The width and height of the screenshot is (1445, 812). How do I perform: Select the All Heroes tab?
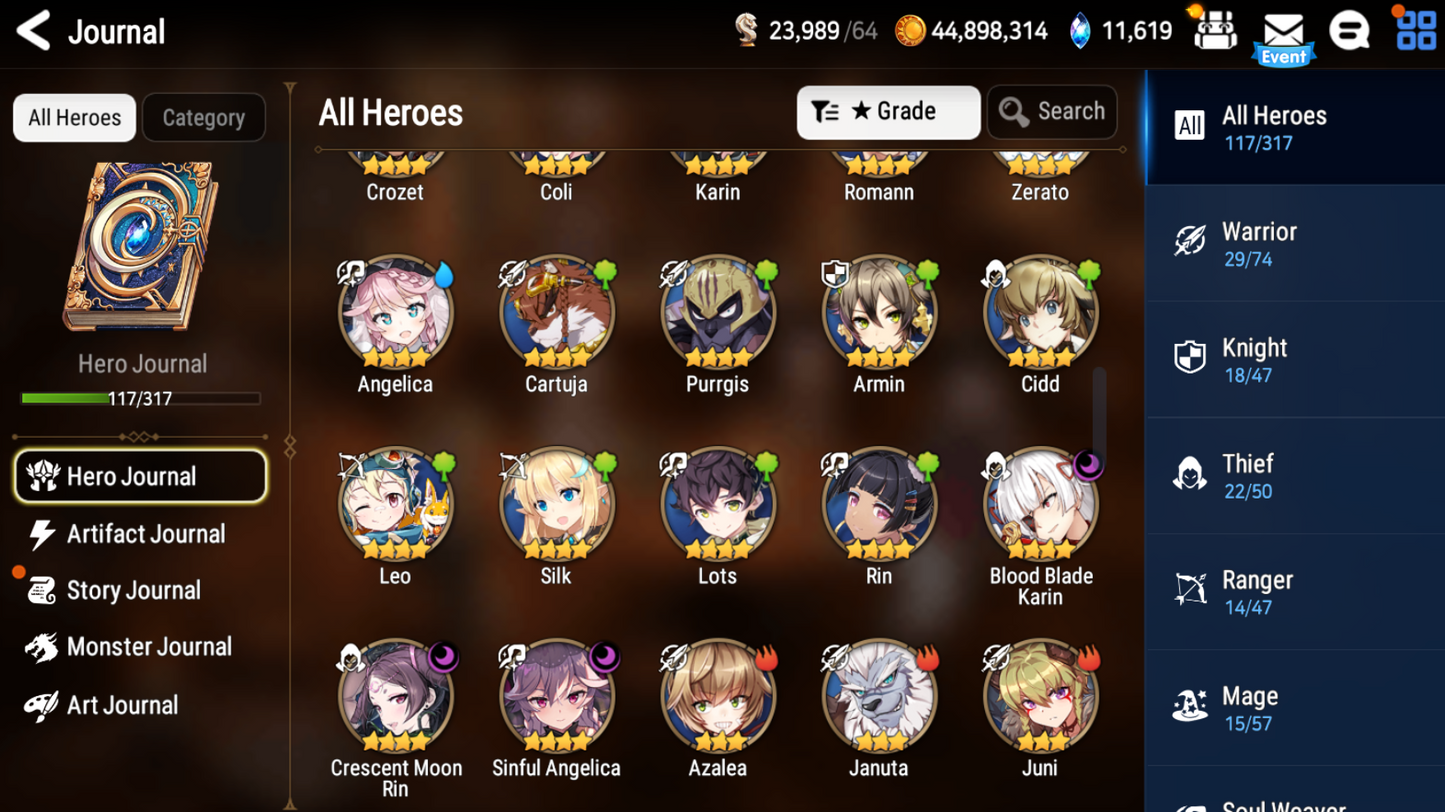pos(74,117)
